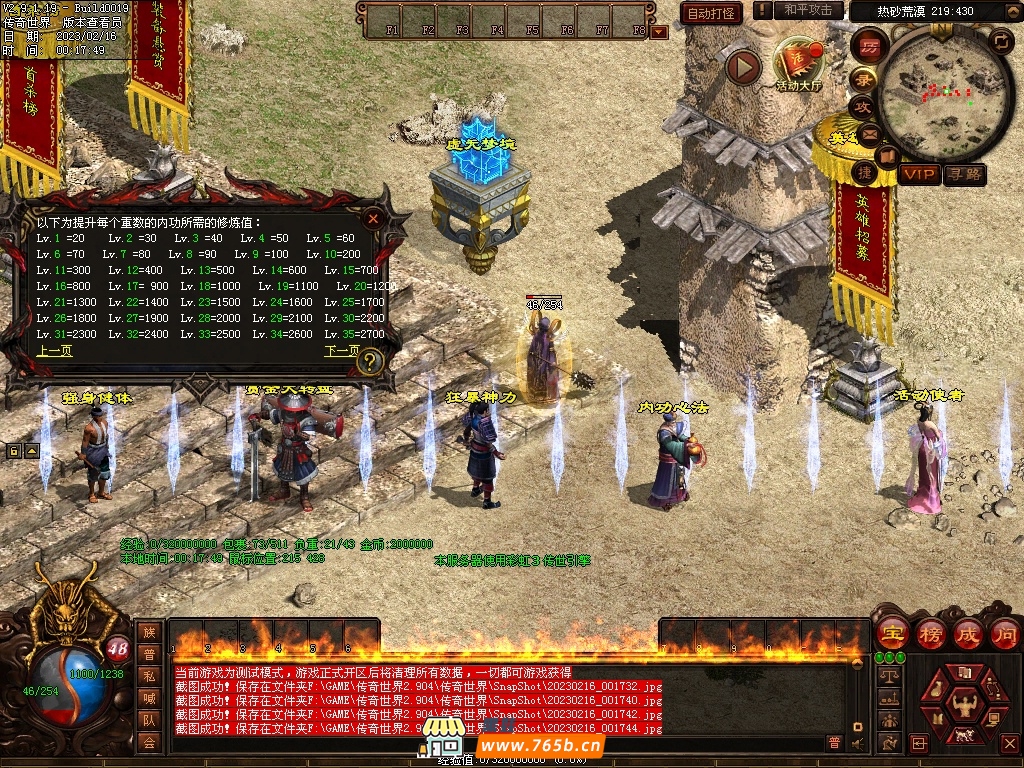Click the minimap refresh arrows button

1000,41
